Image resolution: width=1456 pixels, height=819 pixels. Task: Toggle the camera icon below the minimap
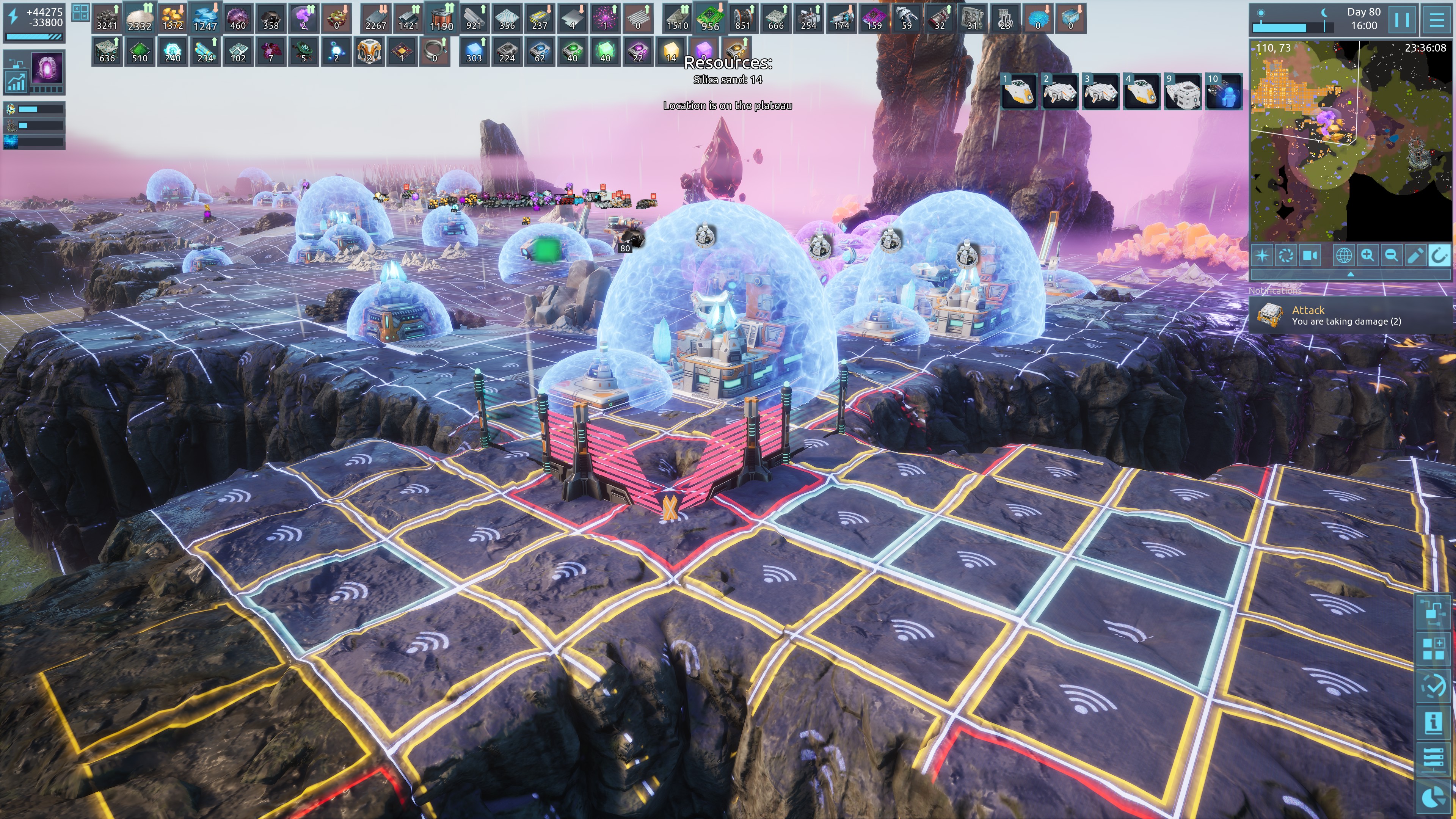[1310, 256]
